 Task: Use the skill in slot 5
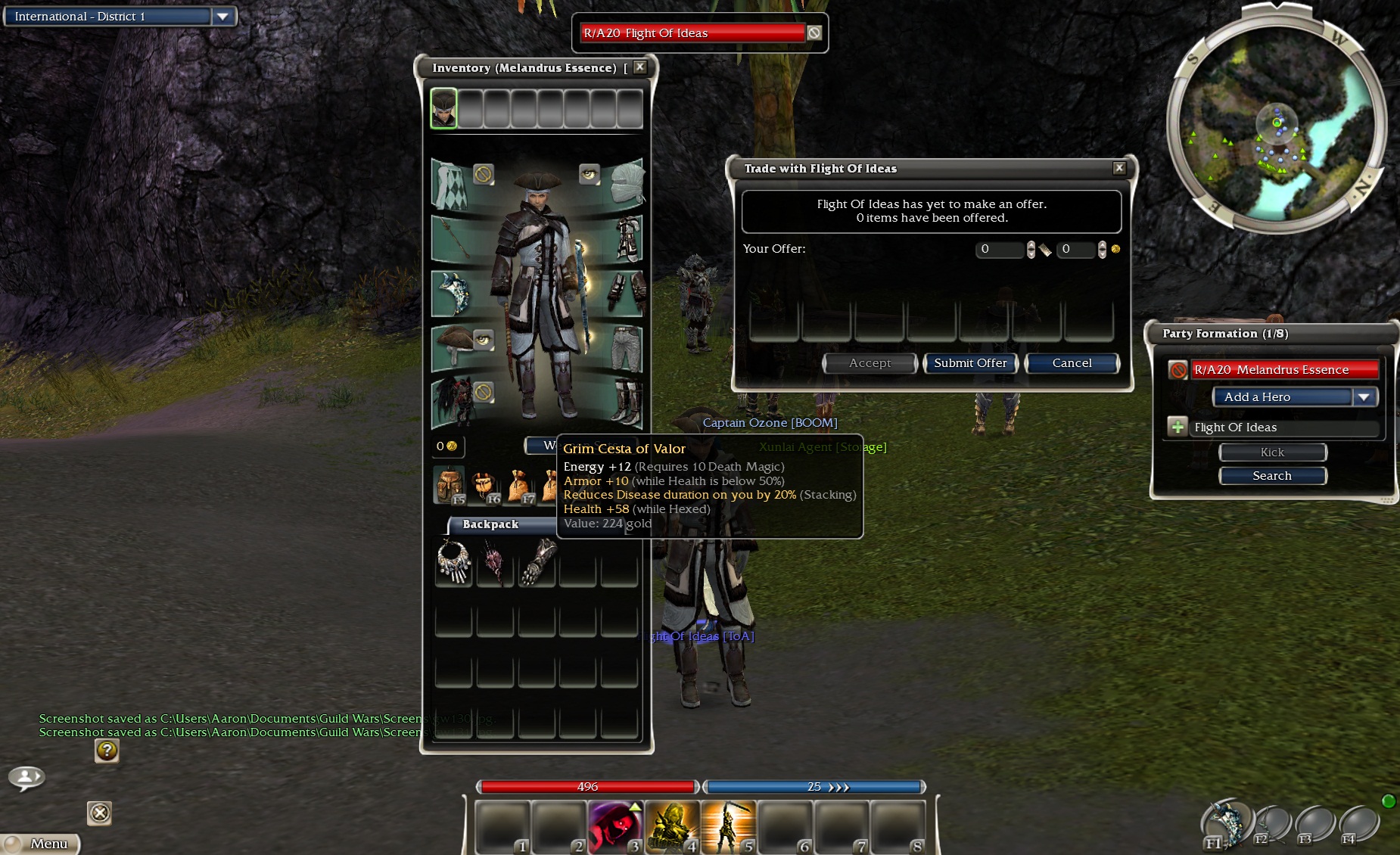[728, 826]
